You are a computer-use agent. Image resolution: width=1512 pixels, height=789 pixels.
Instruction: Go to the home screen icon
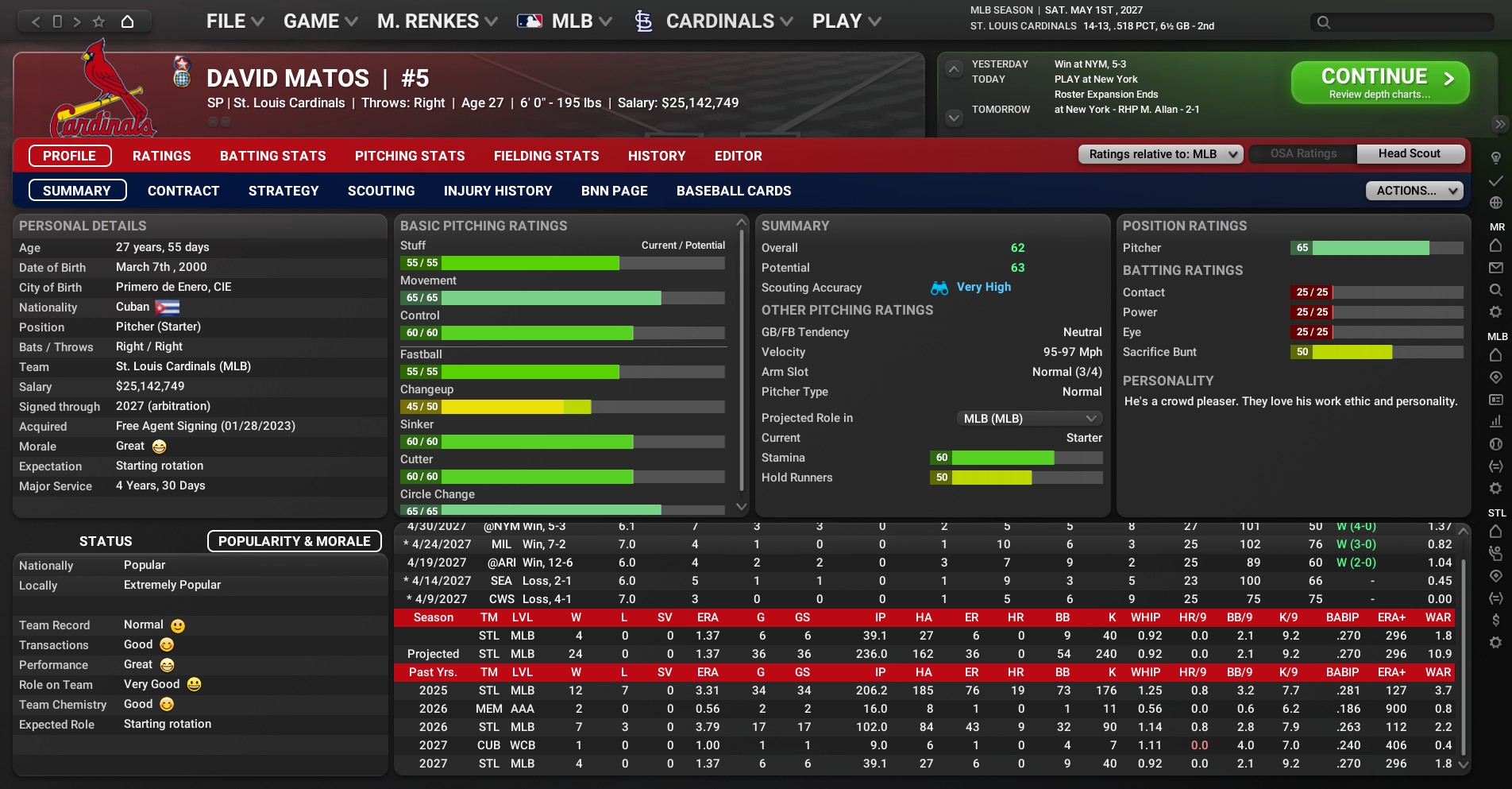(x=127, y=21)
